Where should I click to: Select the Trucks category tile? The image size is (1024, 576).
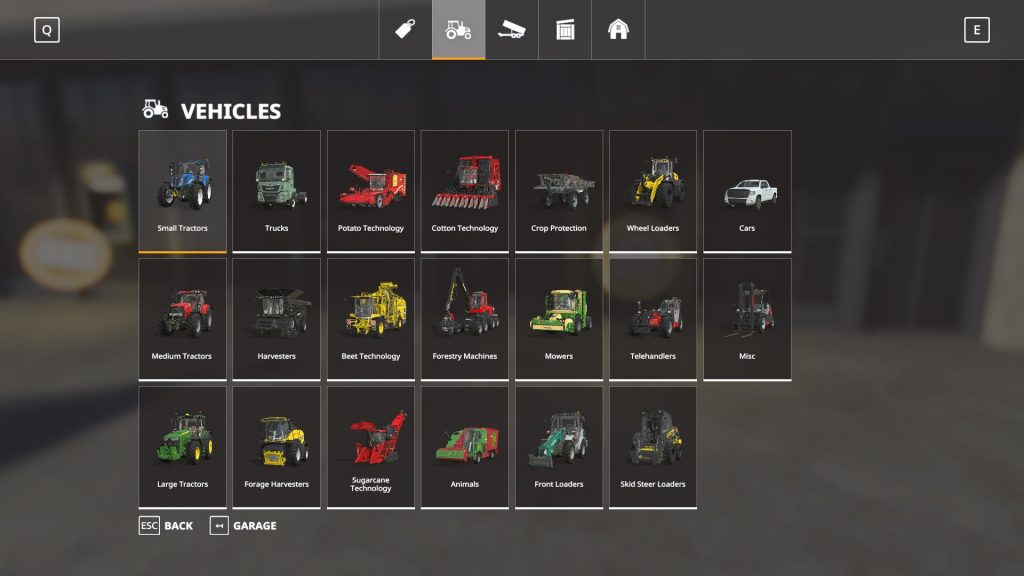tap(276, 190)
